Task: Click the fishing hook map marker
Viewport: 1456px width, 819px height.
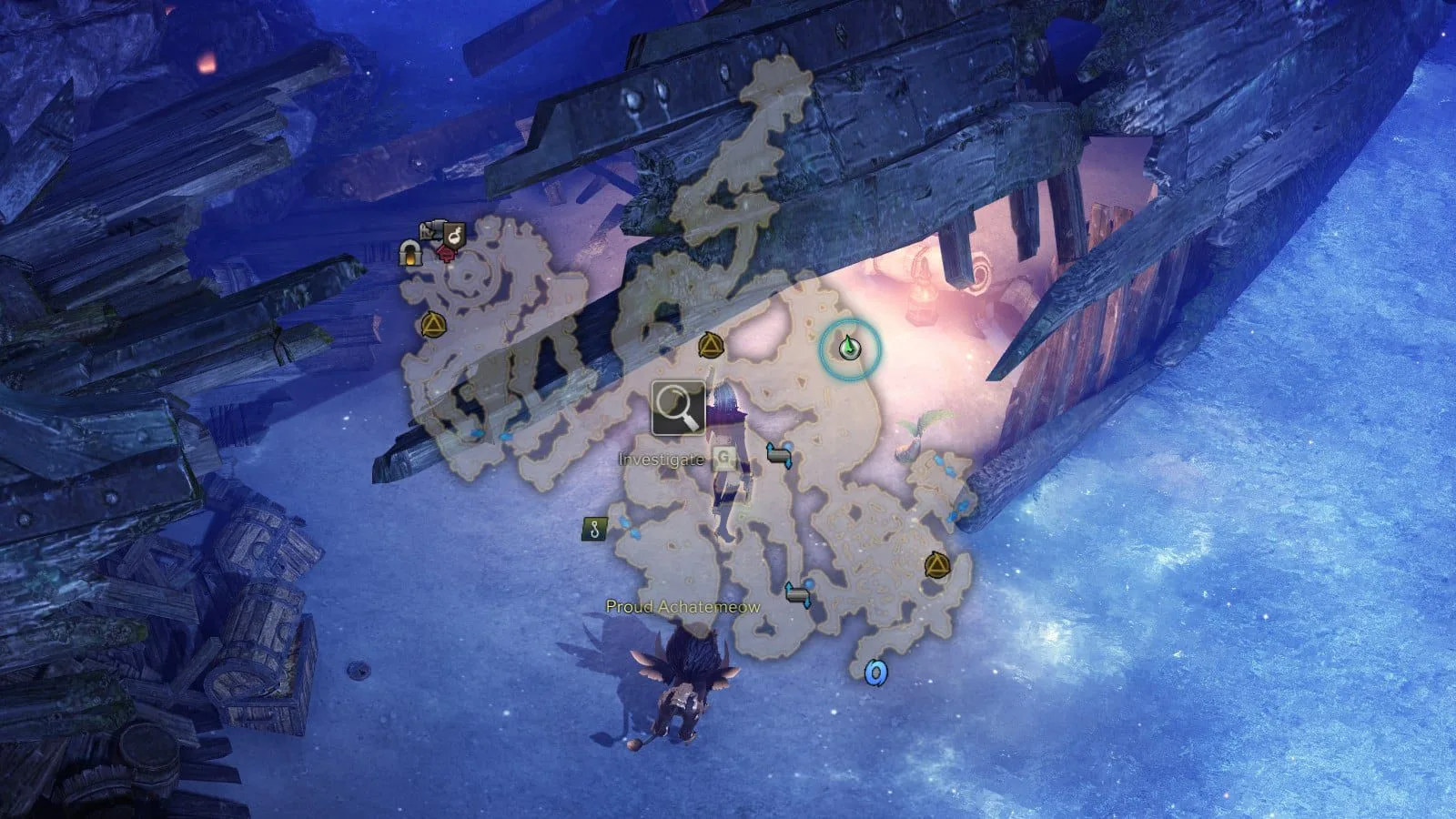Action: pos(594,529)
